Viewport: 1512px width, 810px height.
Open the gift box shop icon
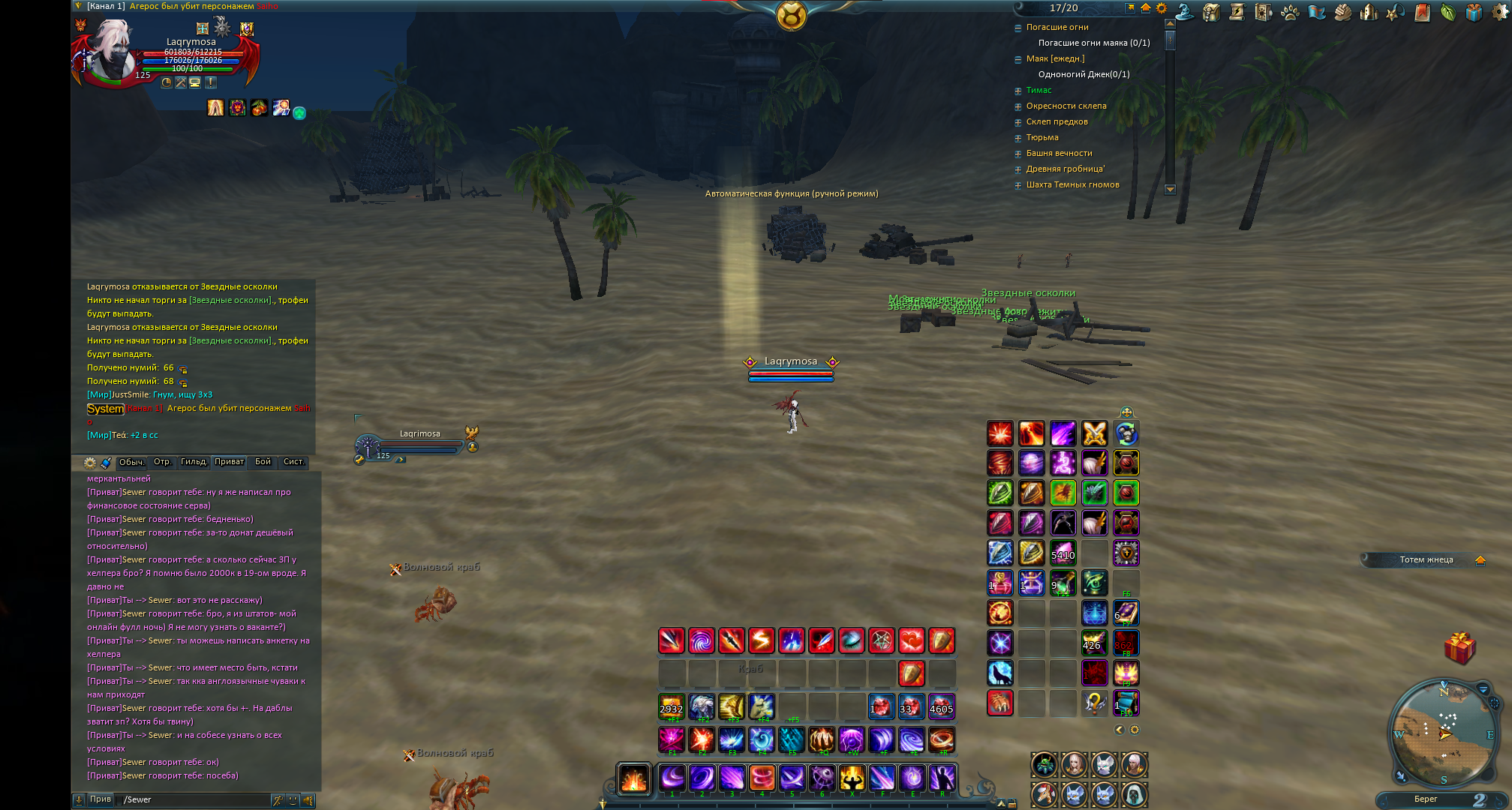coord(1474,12)
